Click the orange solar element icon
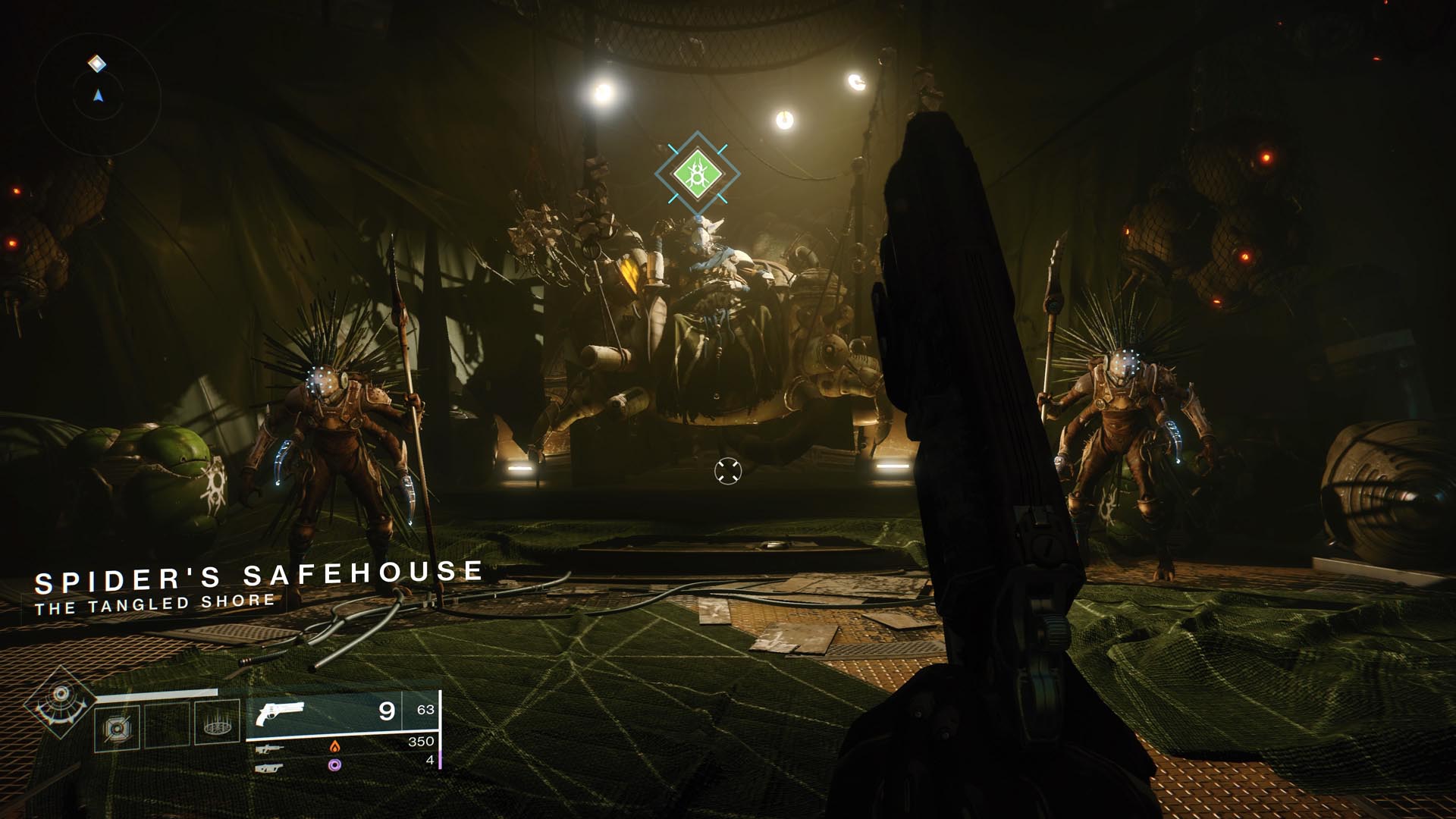1456x819 pixels. tap(334, 748)
